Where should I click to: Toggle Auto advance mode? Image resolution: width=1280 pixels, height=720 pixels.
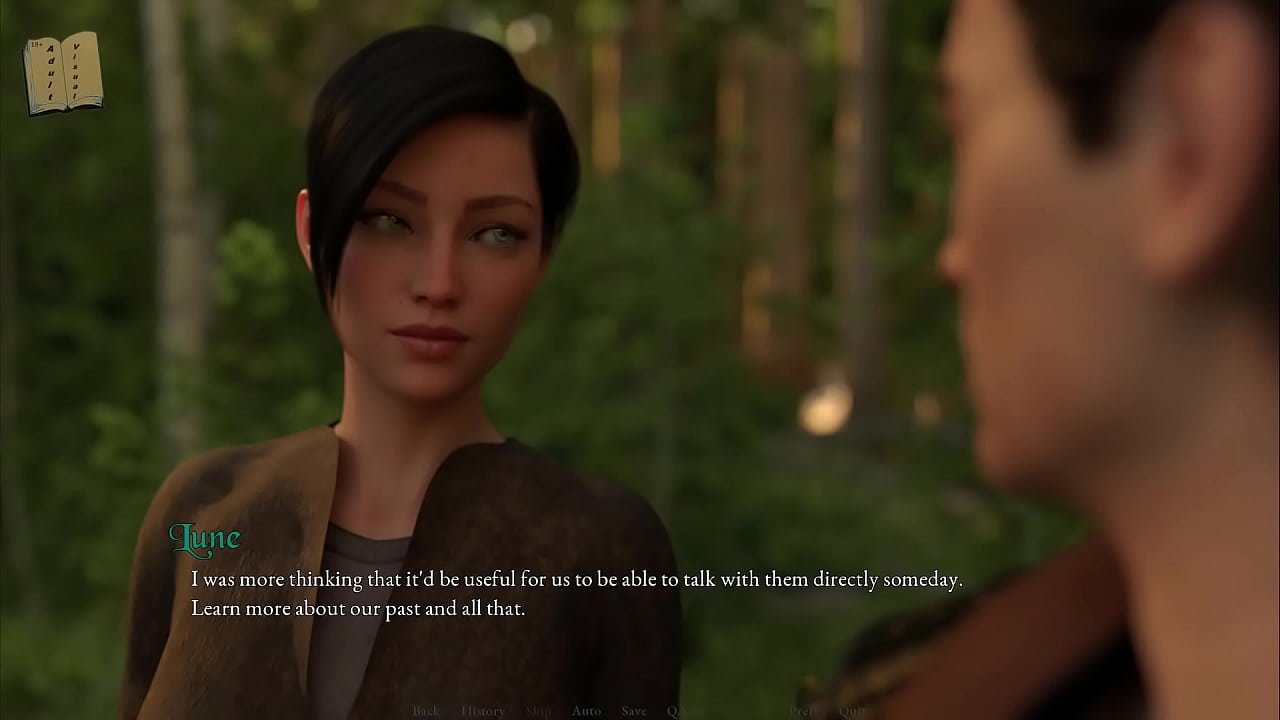pos(586,711)
